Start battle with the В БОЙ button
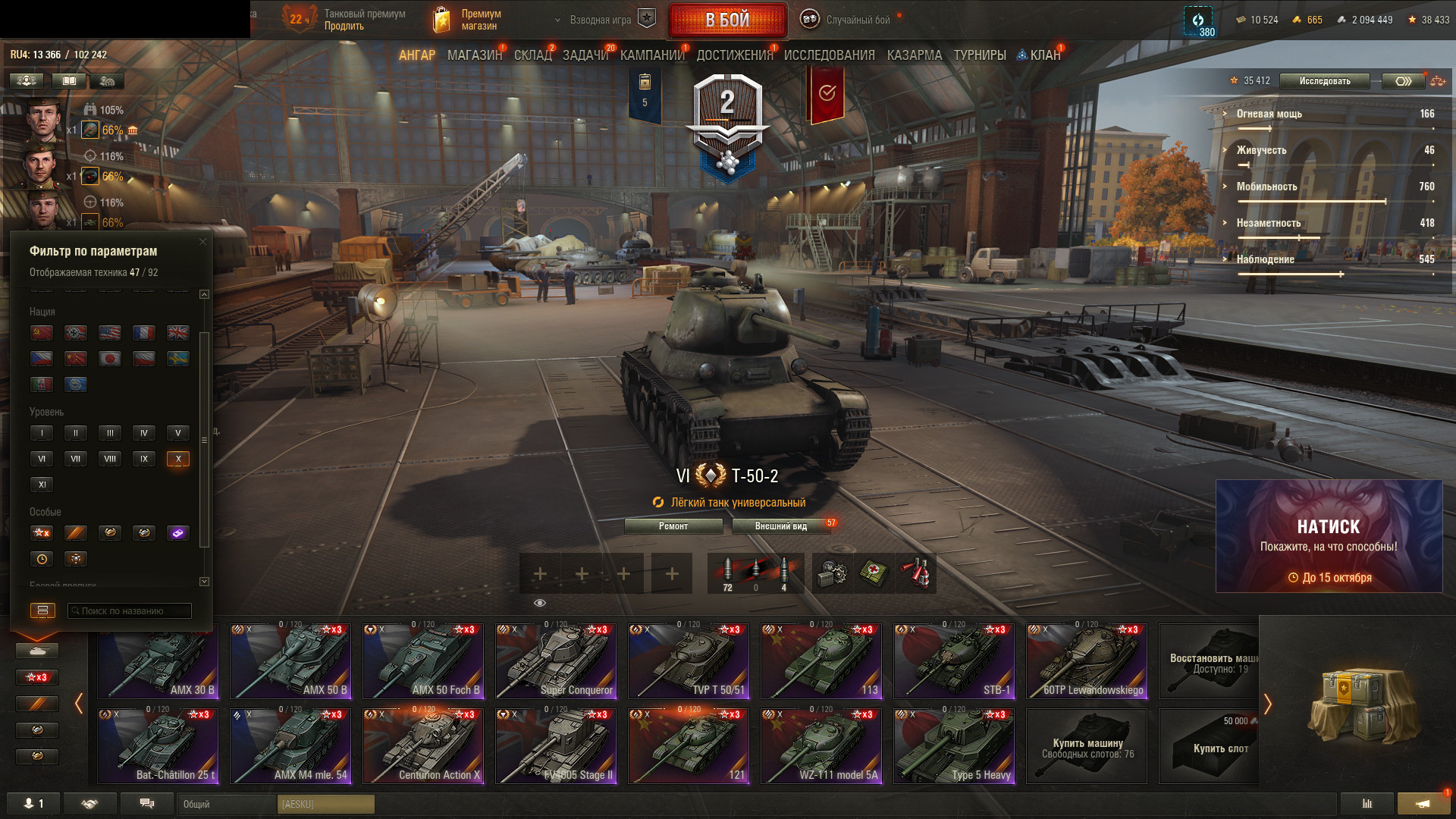Image resolution: width=1456 pixels, height=819 pixels. coord(727,20)
